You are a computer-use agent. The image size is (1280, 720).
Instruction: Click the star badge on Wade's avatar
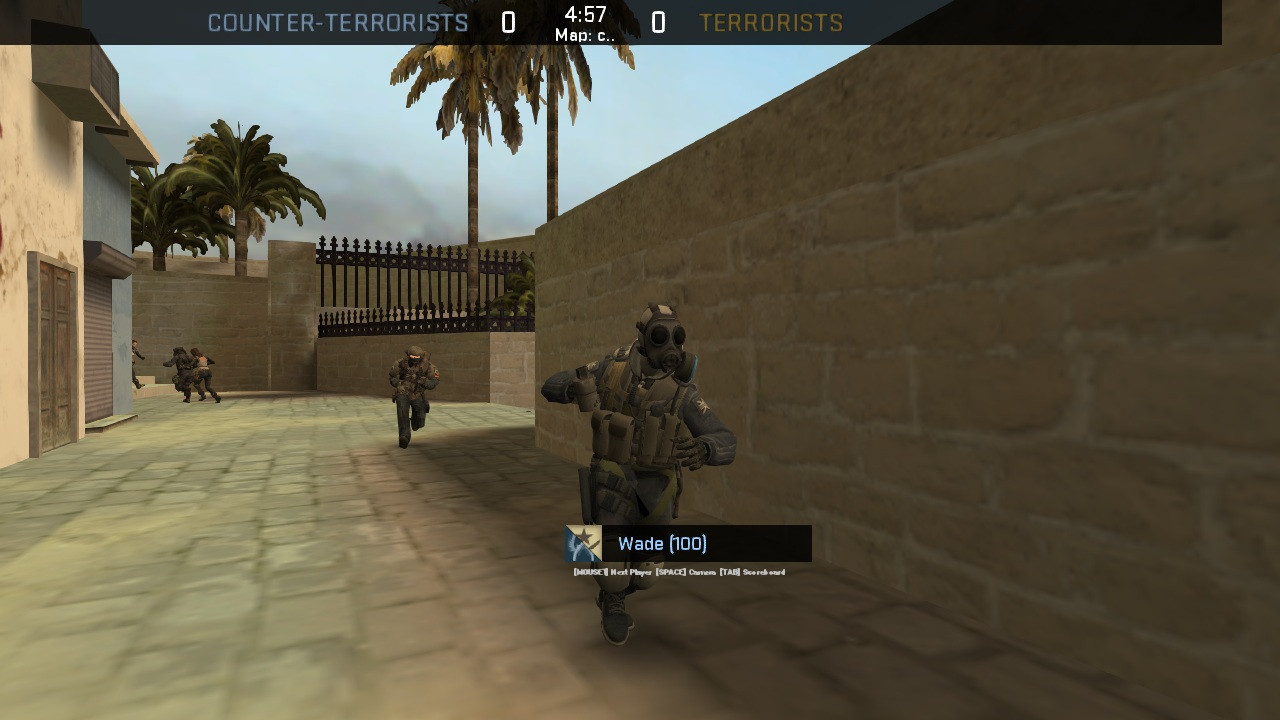588,536
